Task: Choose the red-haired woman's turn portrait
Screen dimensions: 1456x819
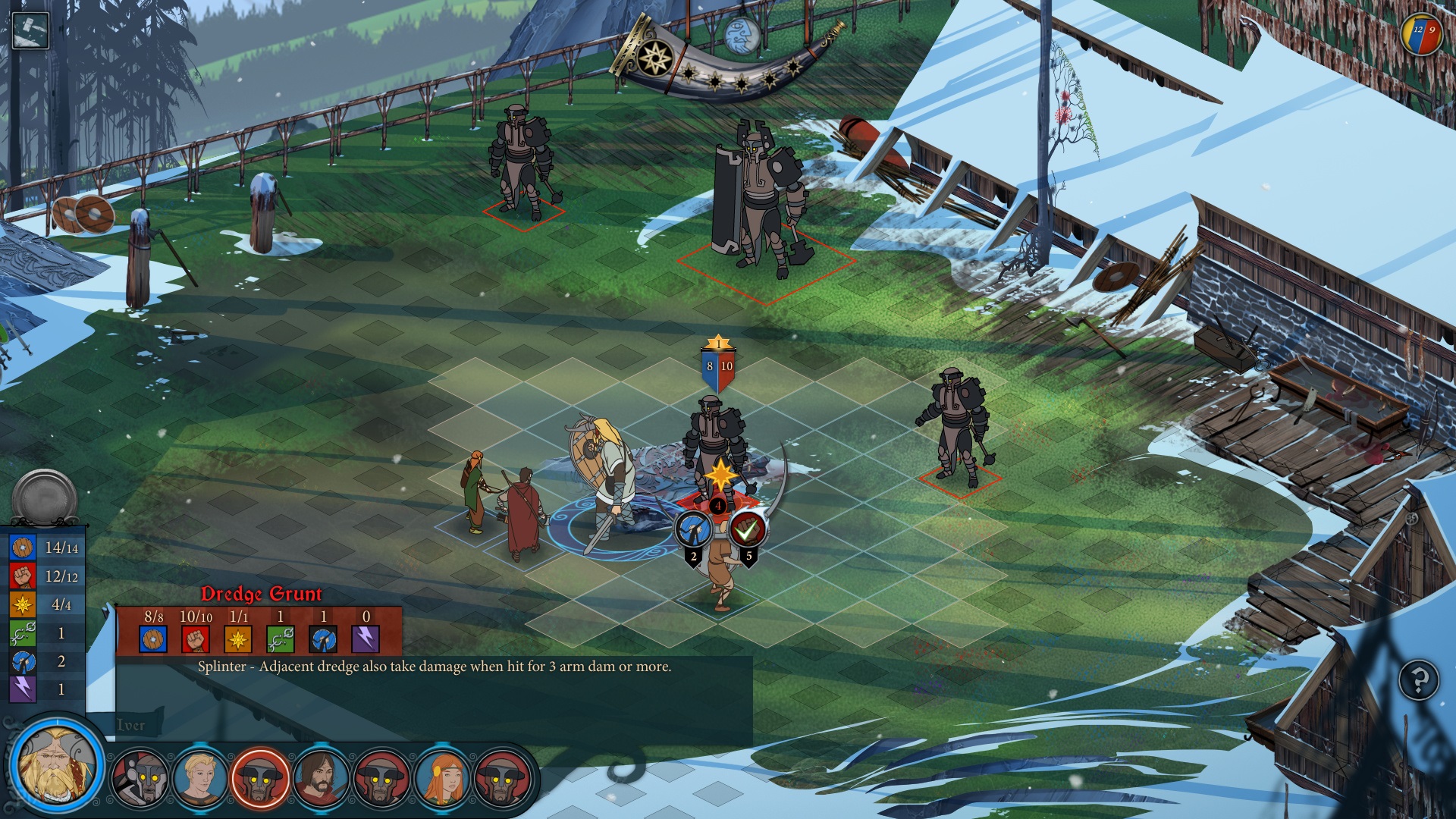Action: click(442, 777)
